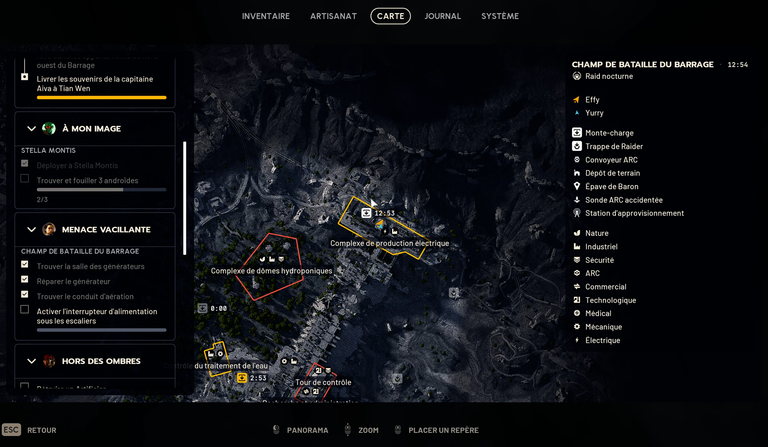Open the Journal tab
The width and height of the screenshot is (768, 447).
point(443,16)
